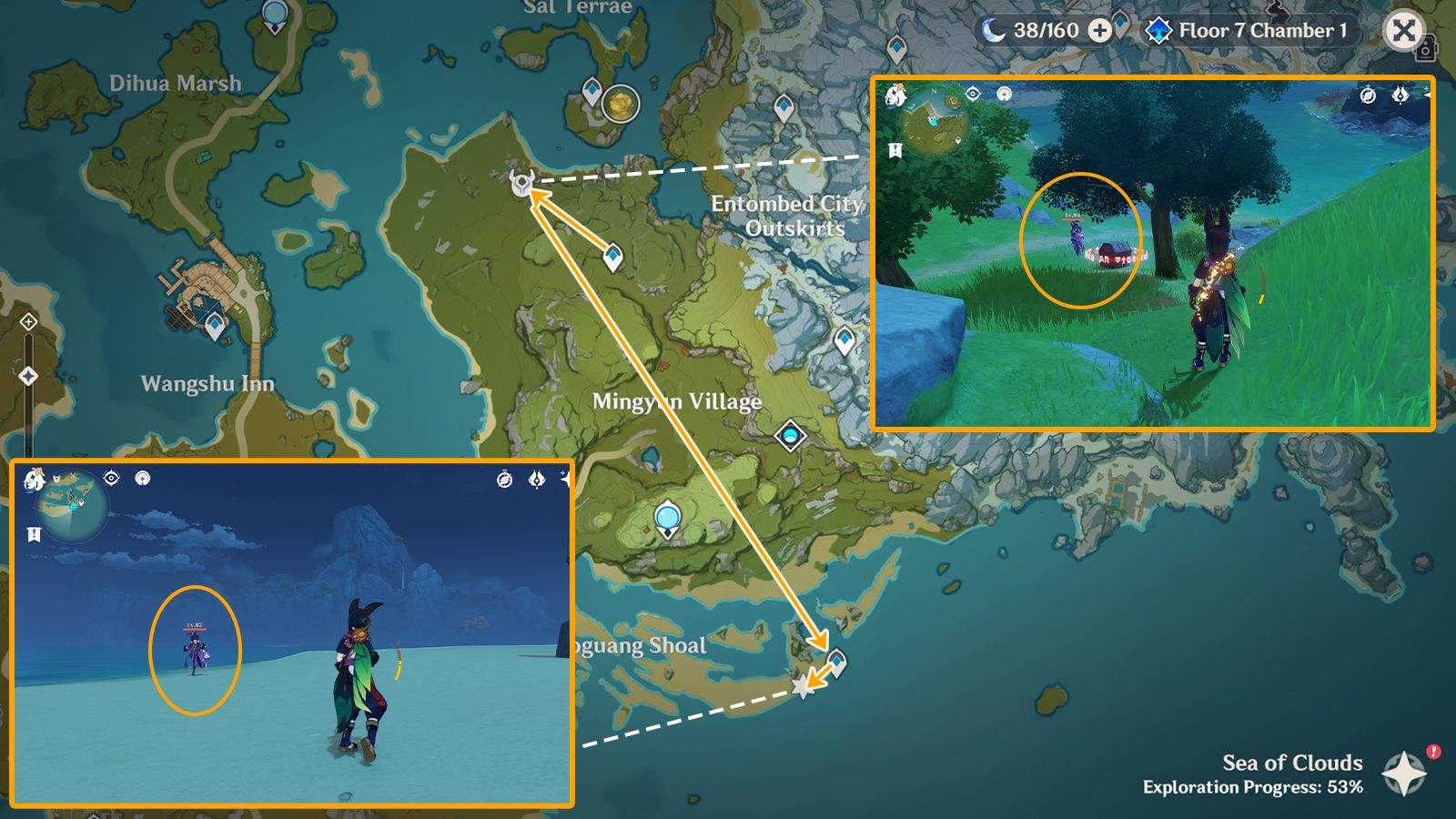The height and width of the screenshot is (819, 1456).
Task: Click the Sea of Clouds compass rose icon
Action: (1402, 774)
